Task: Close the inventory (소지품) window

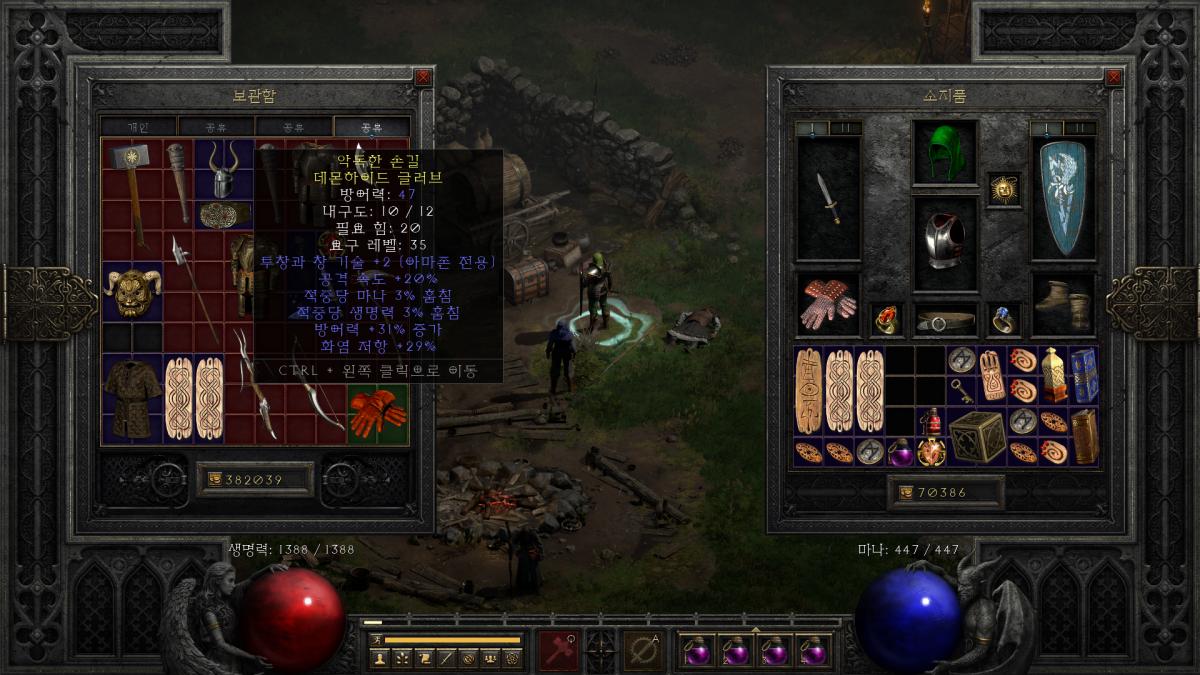Action: (x=1113, y=77)
